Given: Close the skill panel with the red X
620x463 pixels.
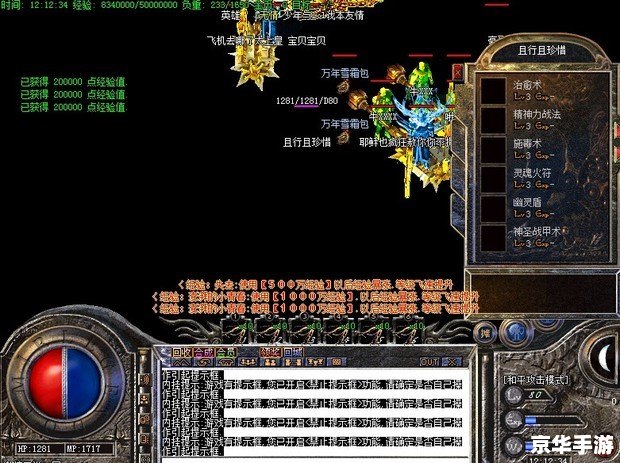Looking at the screenshot, I should [x=457, y=72].
